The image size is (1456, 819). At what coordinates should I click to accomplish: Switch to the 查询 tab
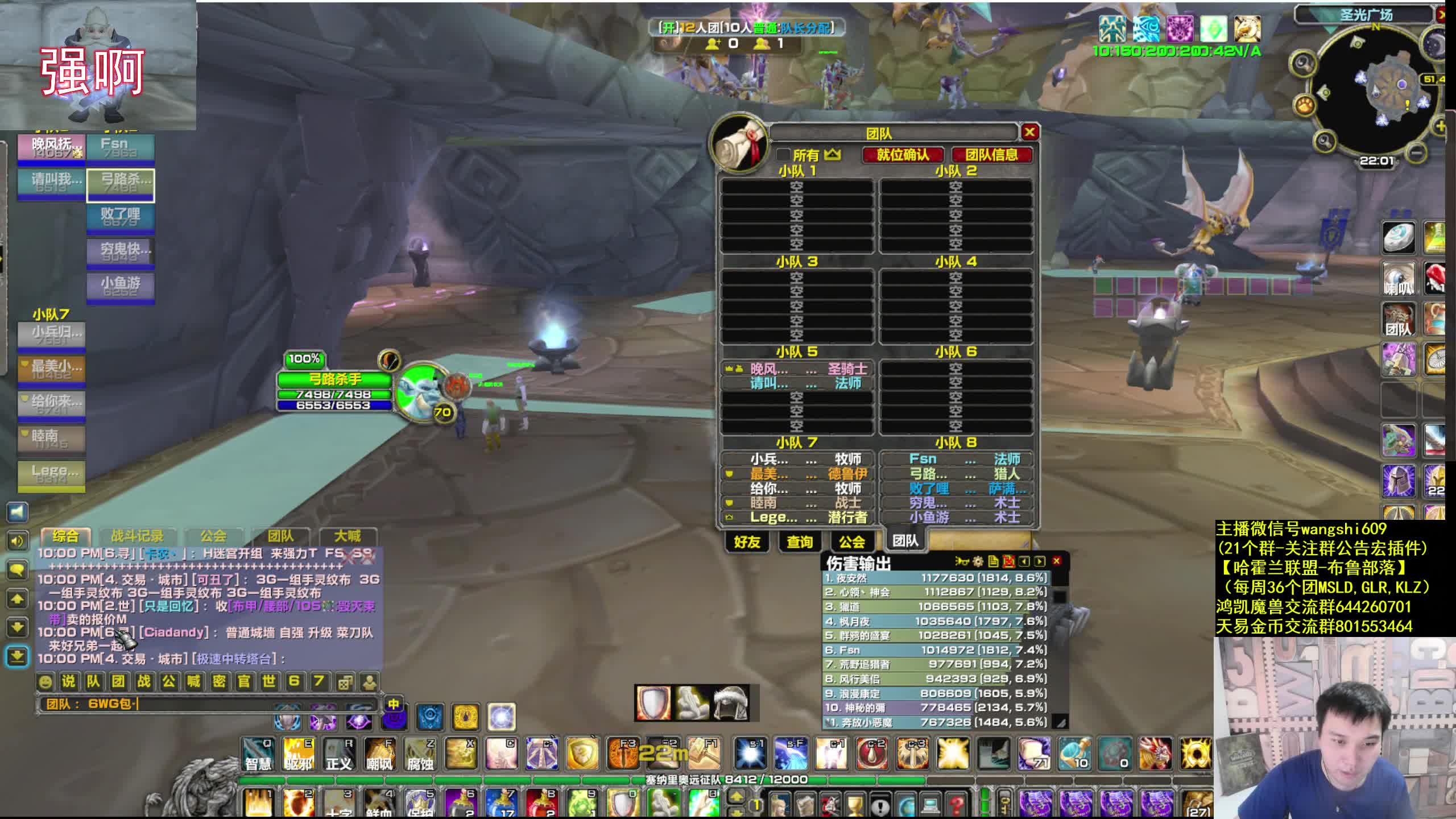(799, 542)
